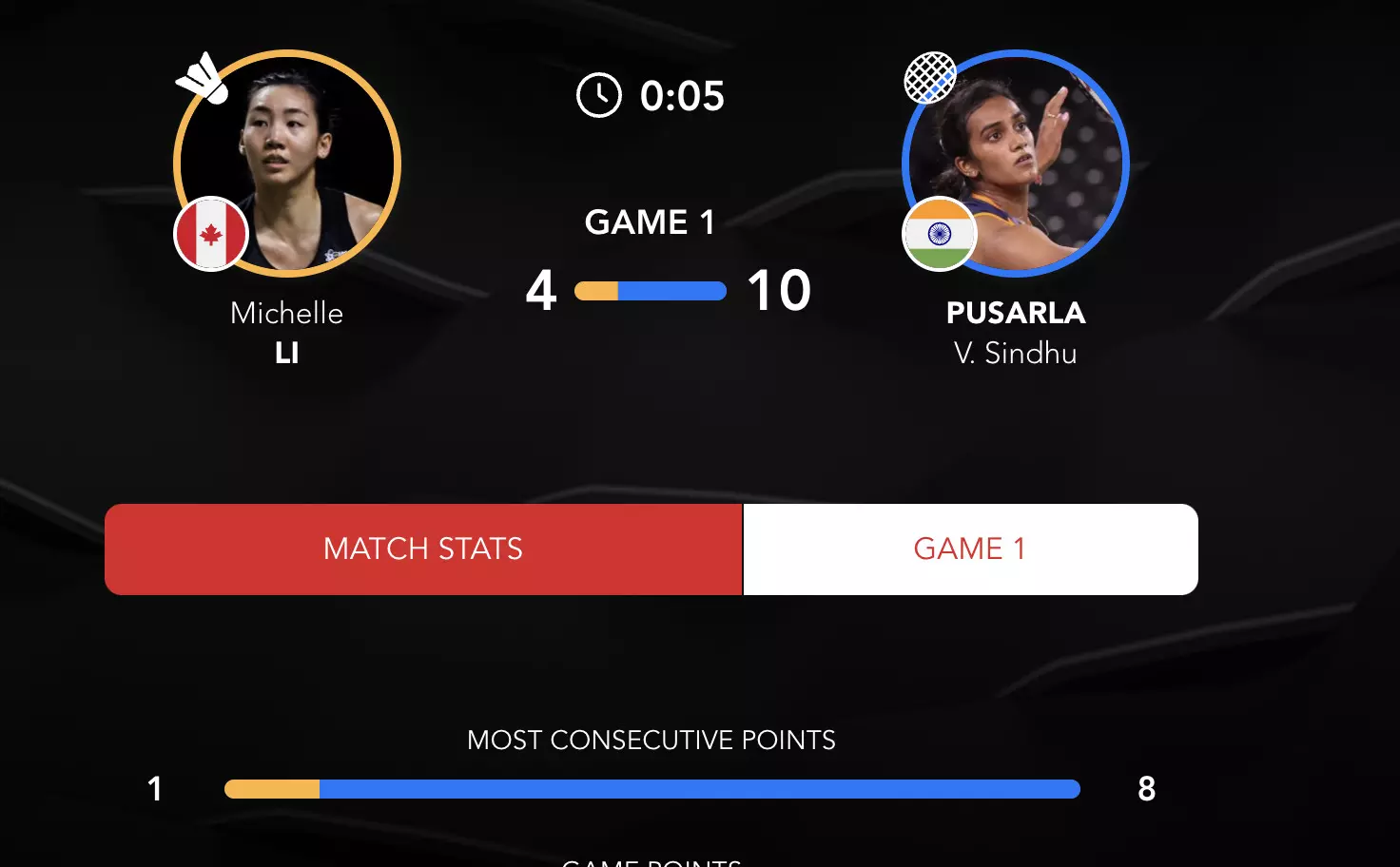
Task: Open Pusarla V. Sindhu's player portrait
Action: click(x=1016, y=164)
